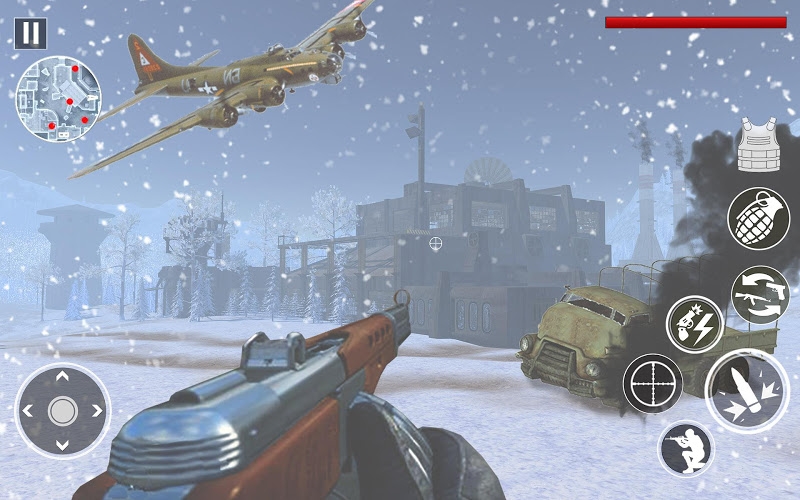Switch weapon with the rifle swap button

[x=759, y=295]
